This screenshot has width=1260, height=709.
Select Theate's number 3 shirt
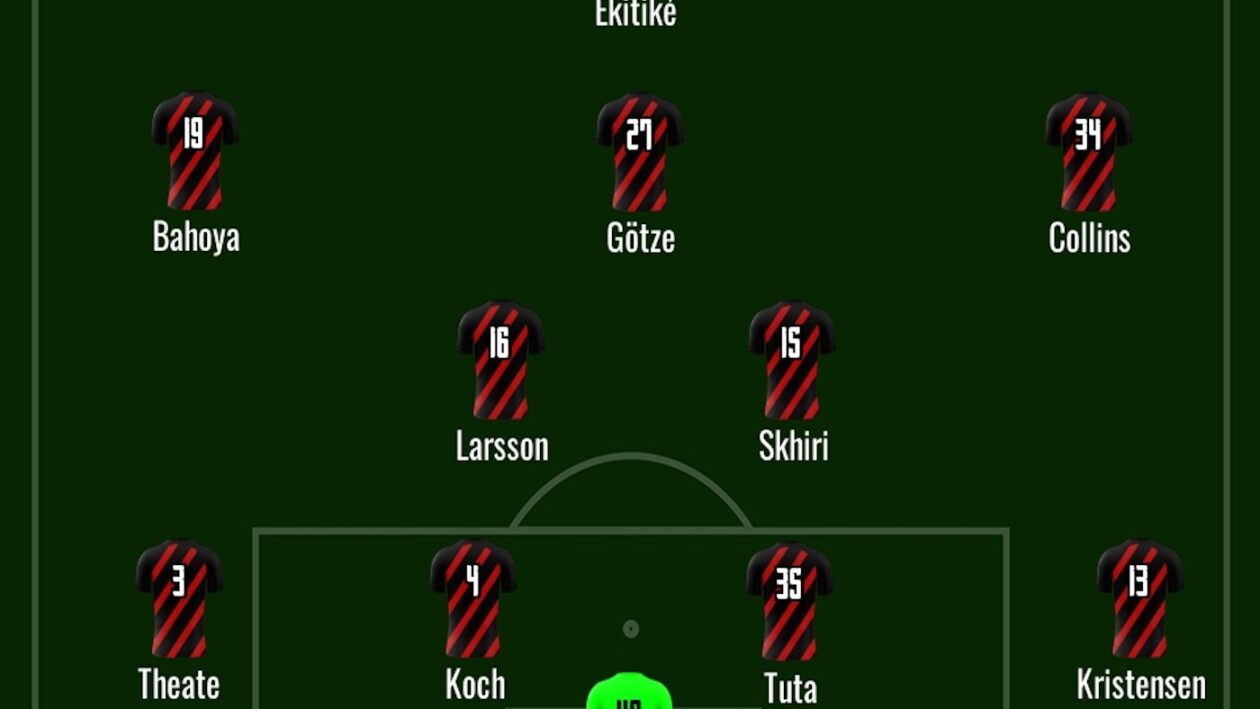pyautogui.click(x=179, y=597)
